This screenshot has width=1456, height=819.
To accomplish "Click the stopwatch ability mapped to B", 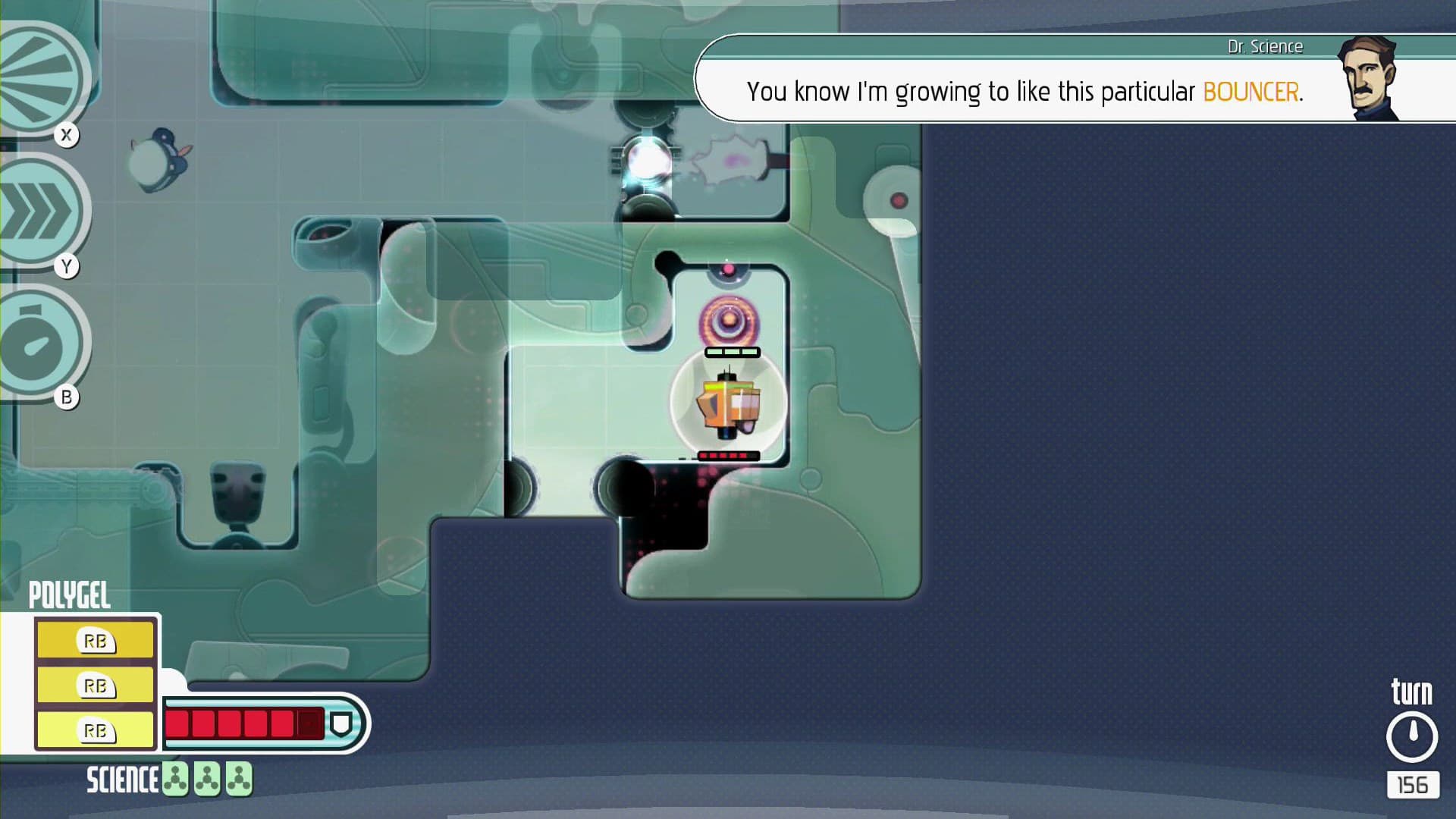I will (x=34, y=343).
